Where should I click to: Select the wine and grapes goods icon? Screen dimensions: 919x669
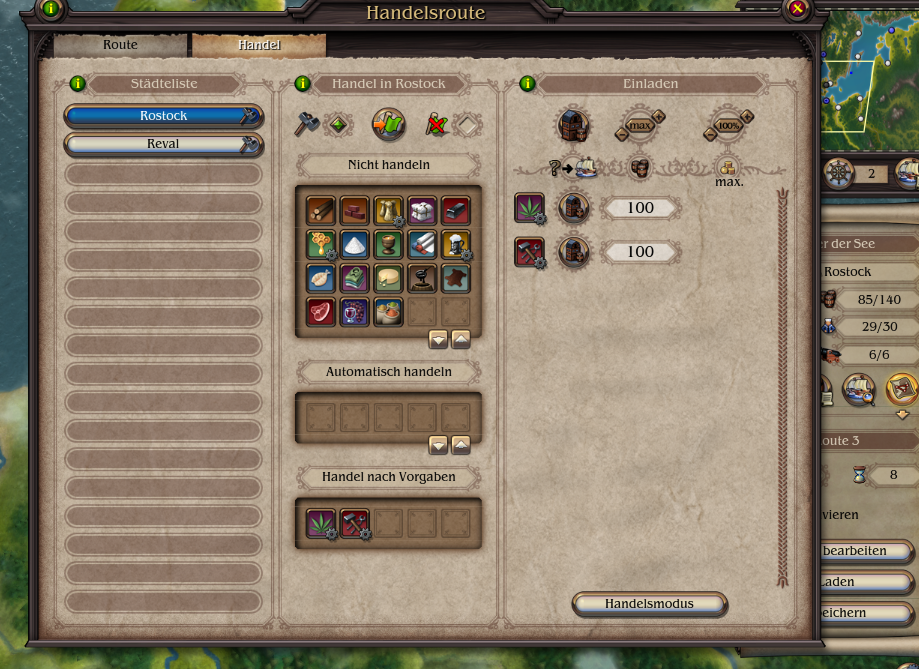pos(354,311)
